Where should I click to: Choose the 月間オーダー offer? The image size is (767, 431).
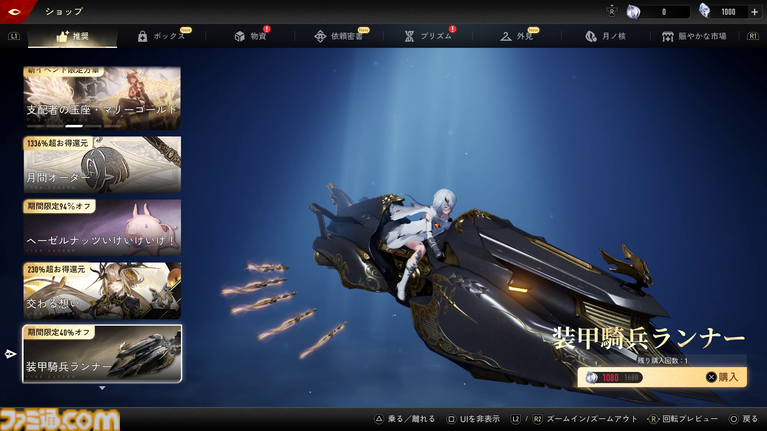[x=102, y=164]
